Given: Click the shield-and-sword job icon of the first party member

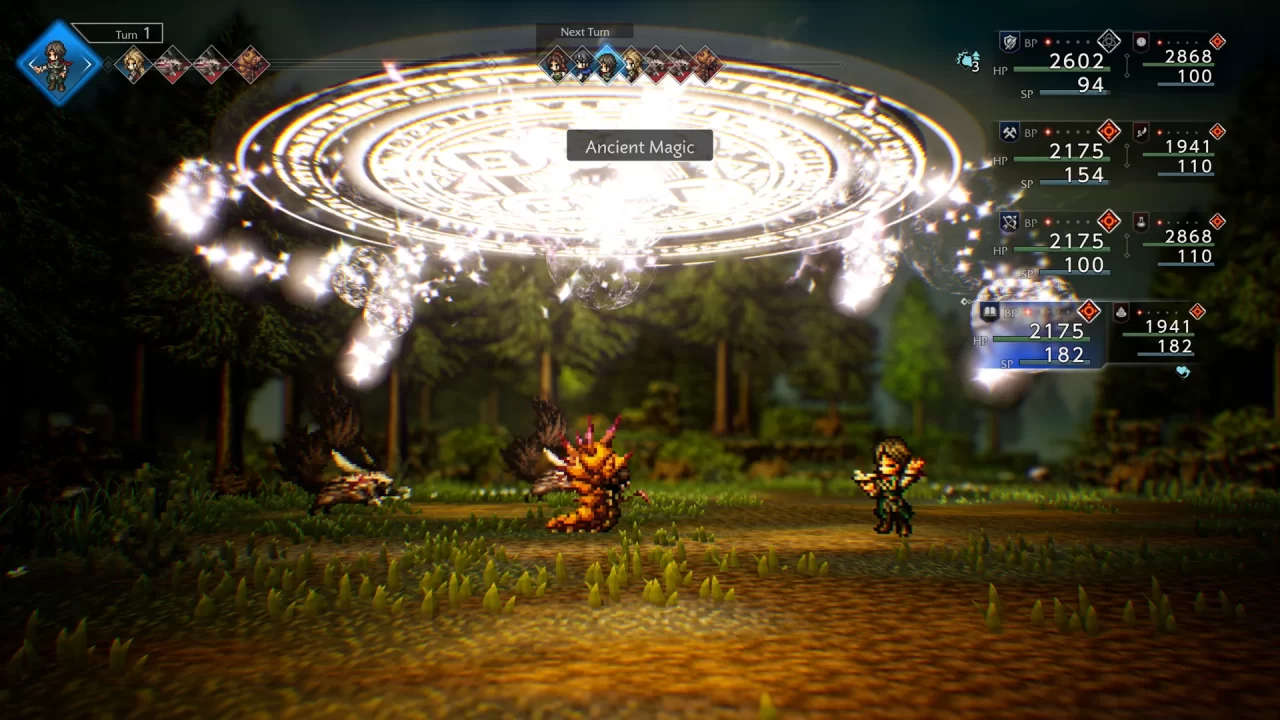Looking at the screenshot, I should tap(1009, 41).
